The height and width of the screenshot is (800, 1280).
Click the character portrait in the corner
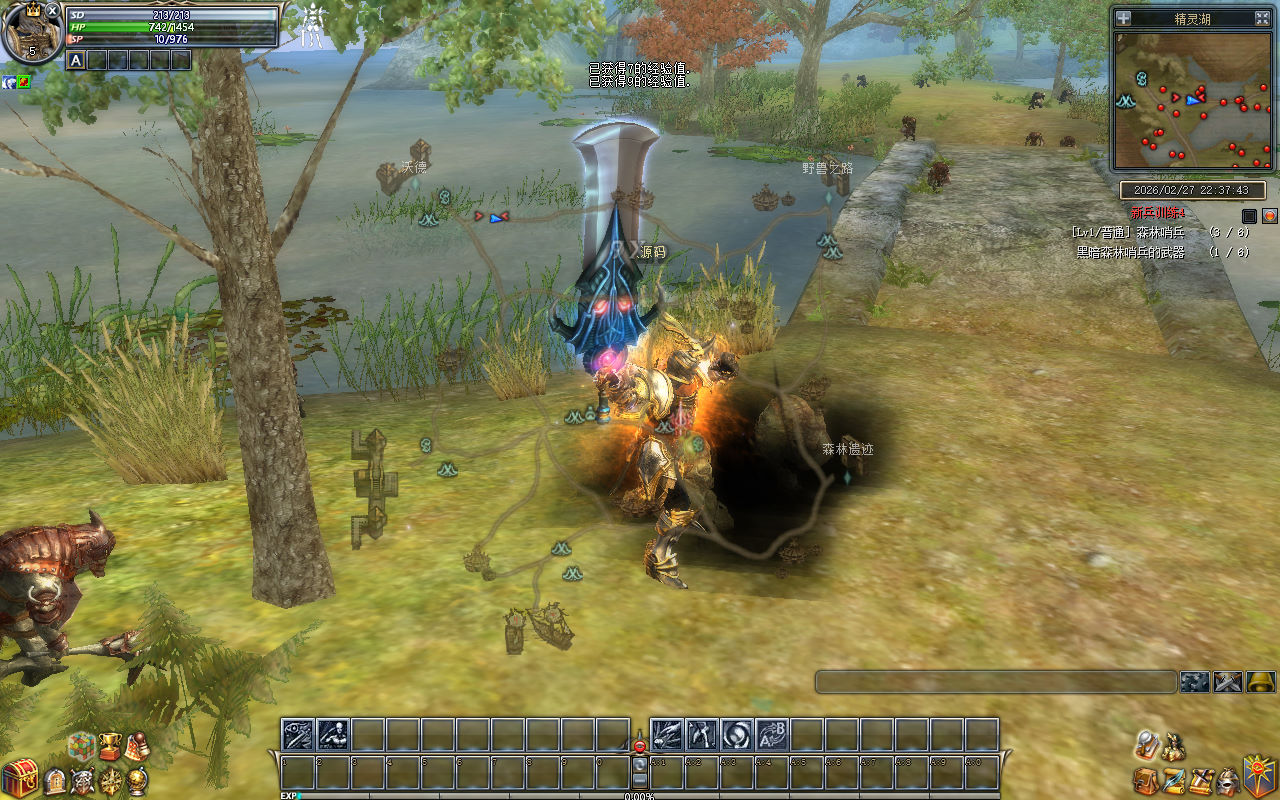[x=32, y=33]
